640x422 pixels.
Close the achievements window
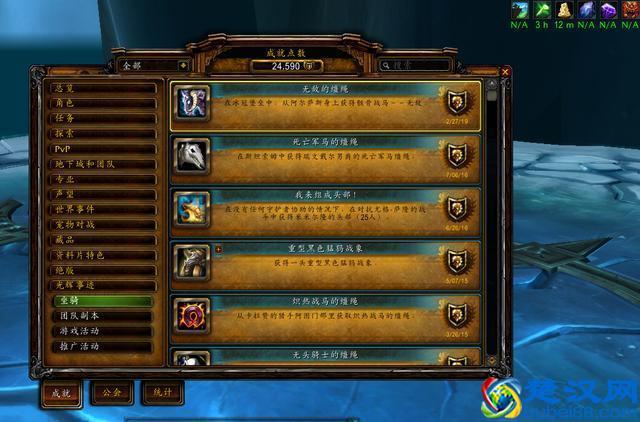(x=505, y=72)
